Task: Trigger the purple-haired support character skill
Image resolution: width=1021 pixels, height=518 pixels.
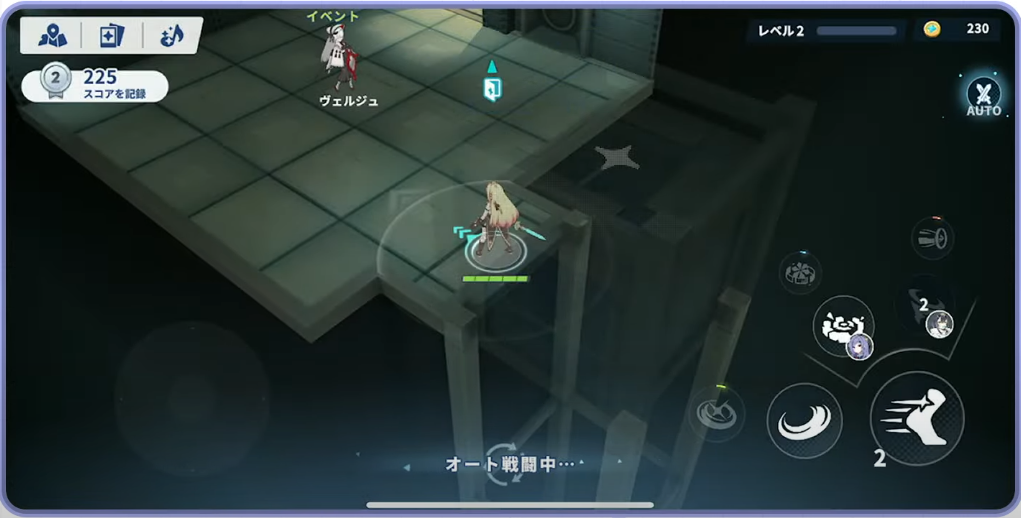Action: tap(843, 327)
